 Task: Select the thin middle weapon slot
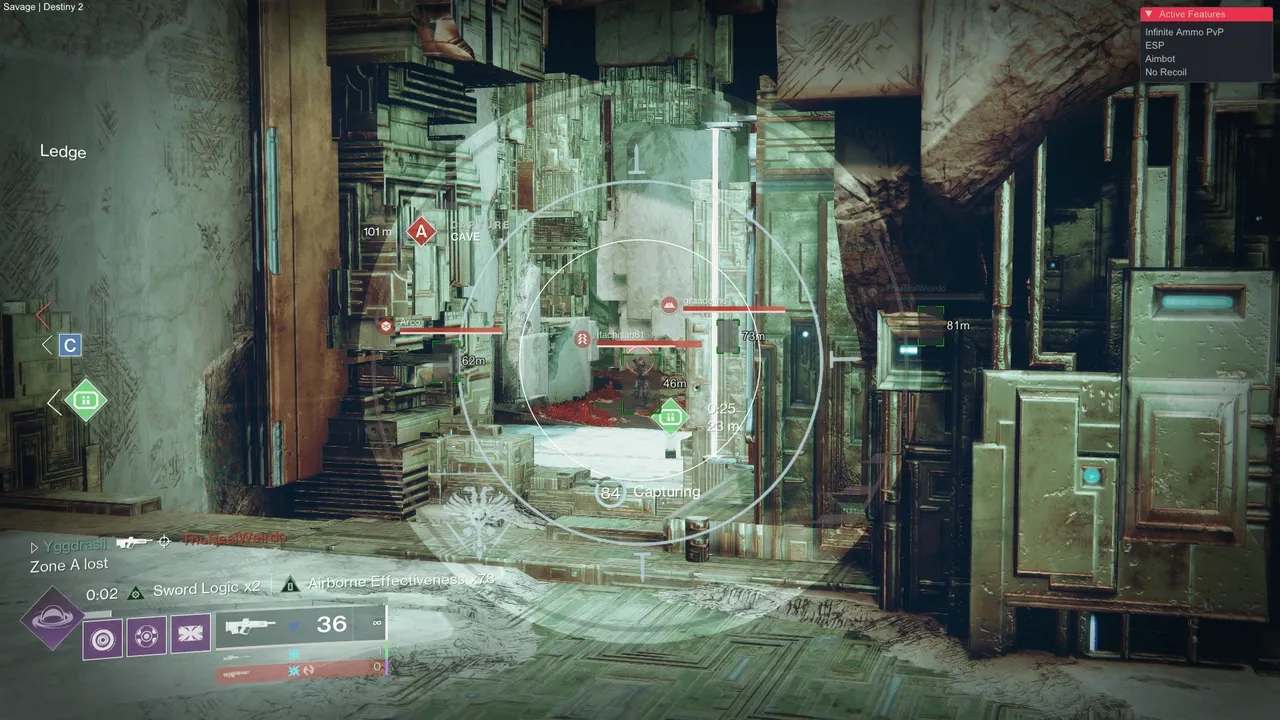(300, 653)
